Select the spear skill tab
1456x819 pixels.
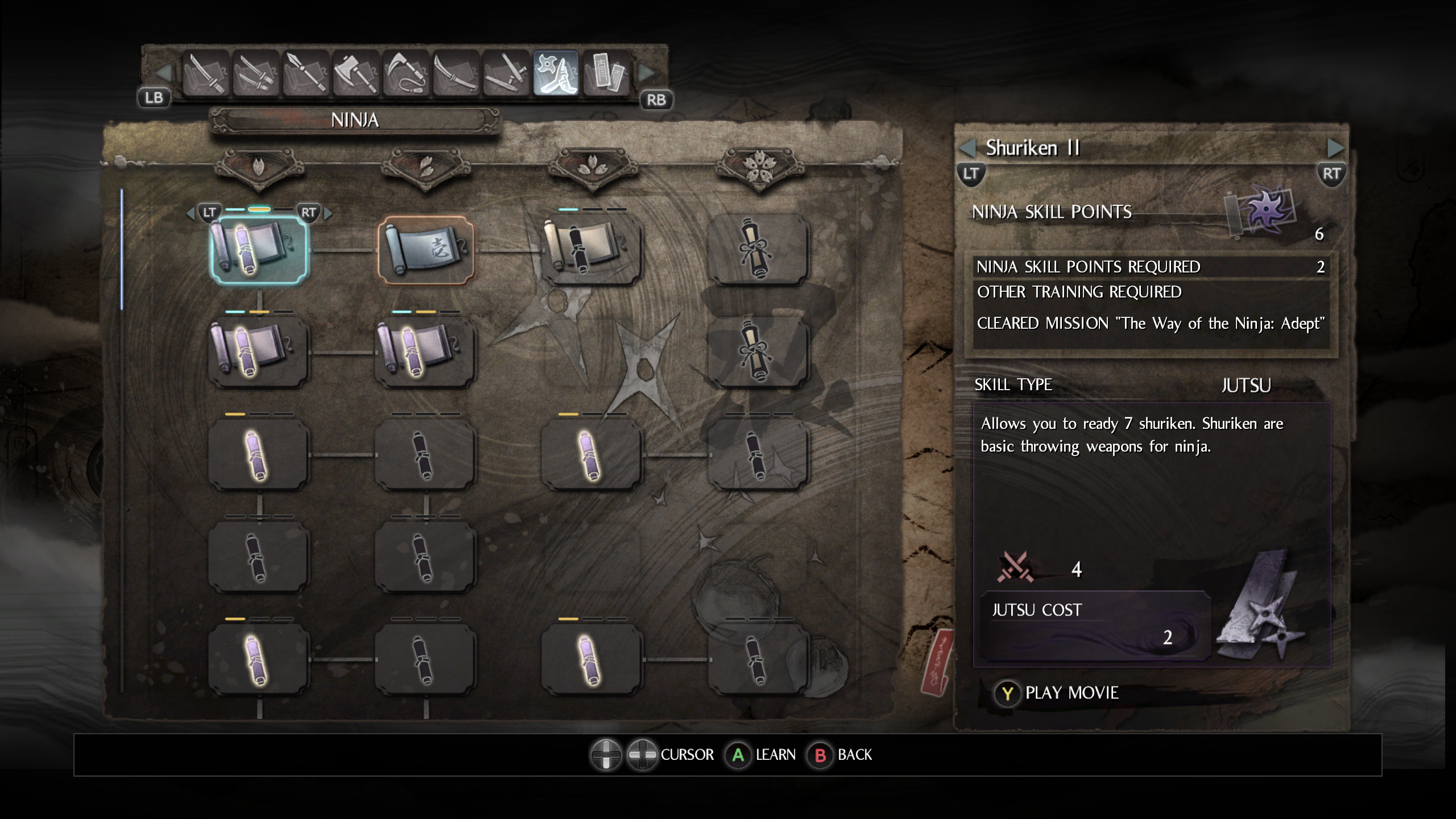coord(306,73)
